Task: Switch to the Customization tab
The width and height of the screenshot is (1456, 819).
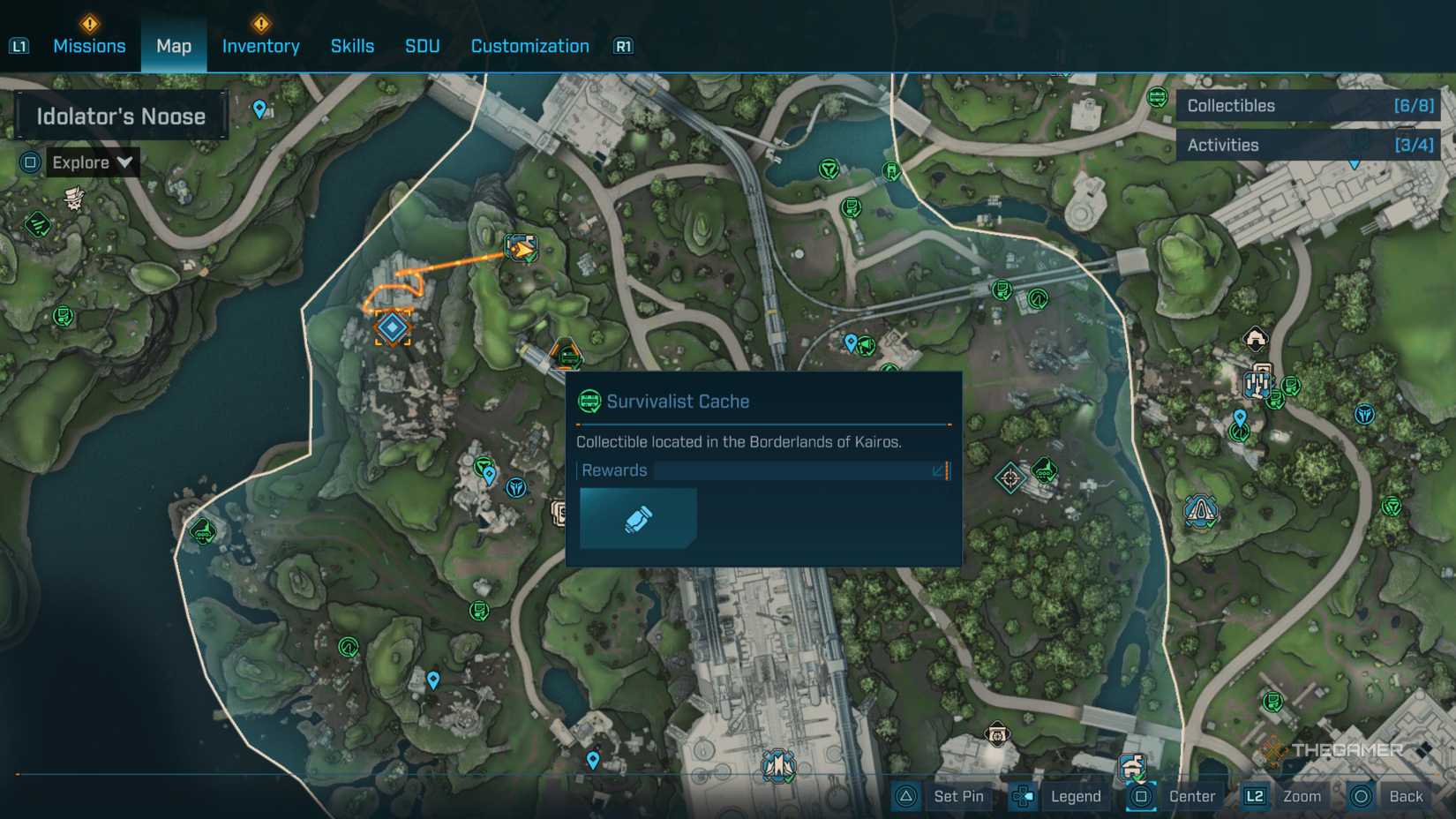Action: (x=529, y=46)
